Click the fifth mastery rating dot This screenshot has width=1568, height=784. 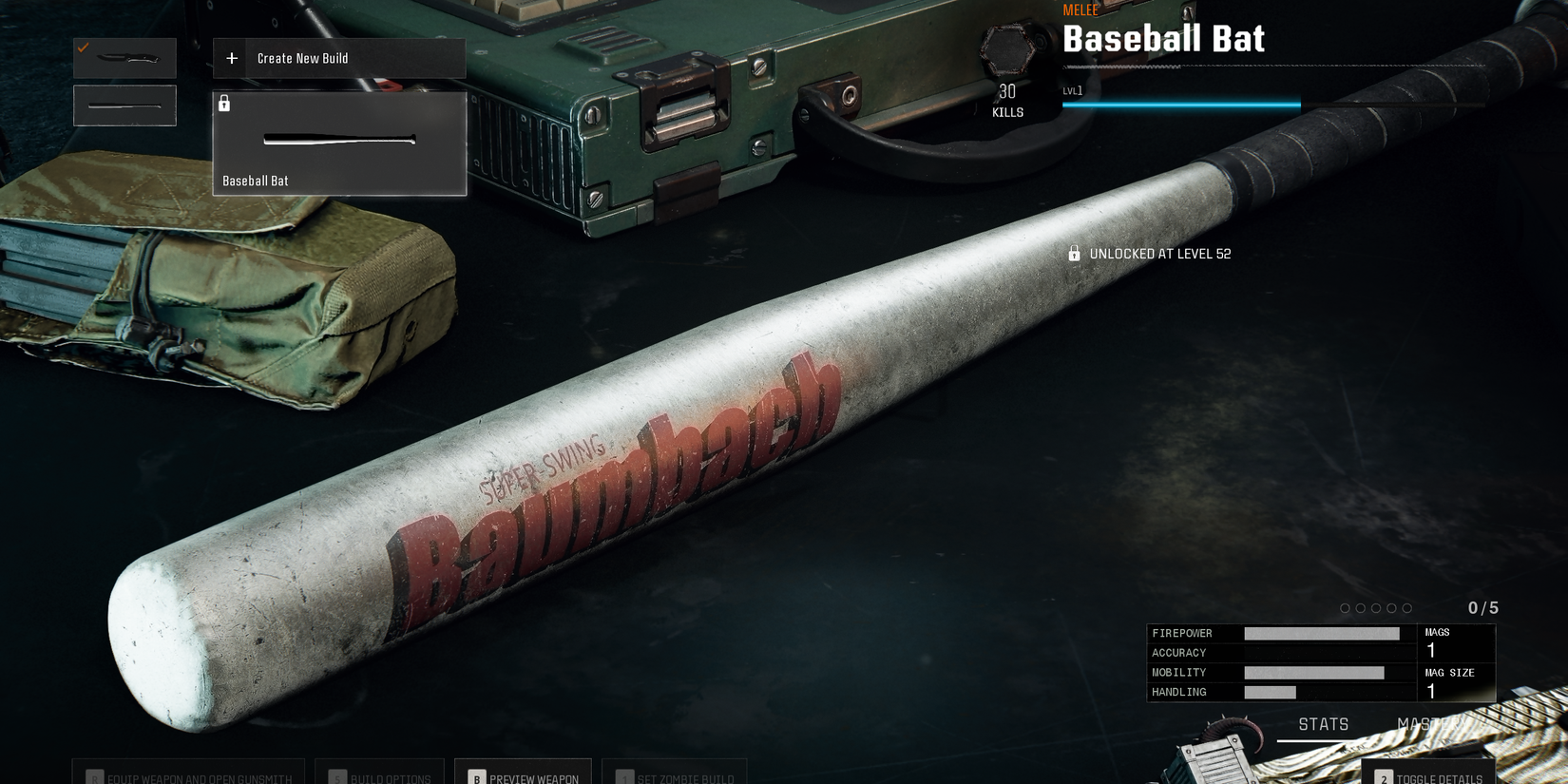[1405, 607]
